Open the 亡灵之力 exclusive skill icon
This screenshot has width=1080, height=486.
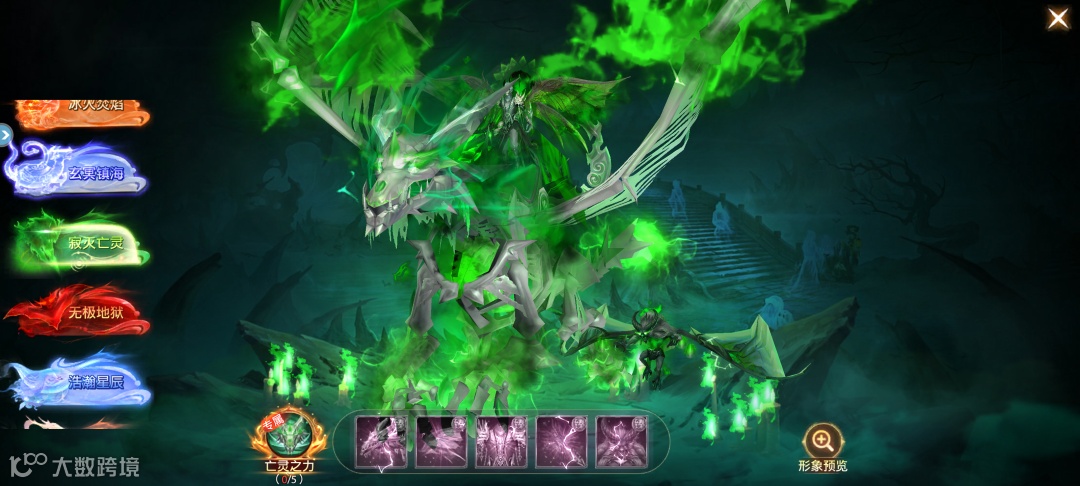pos(289,436)
